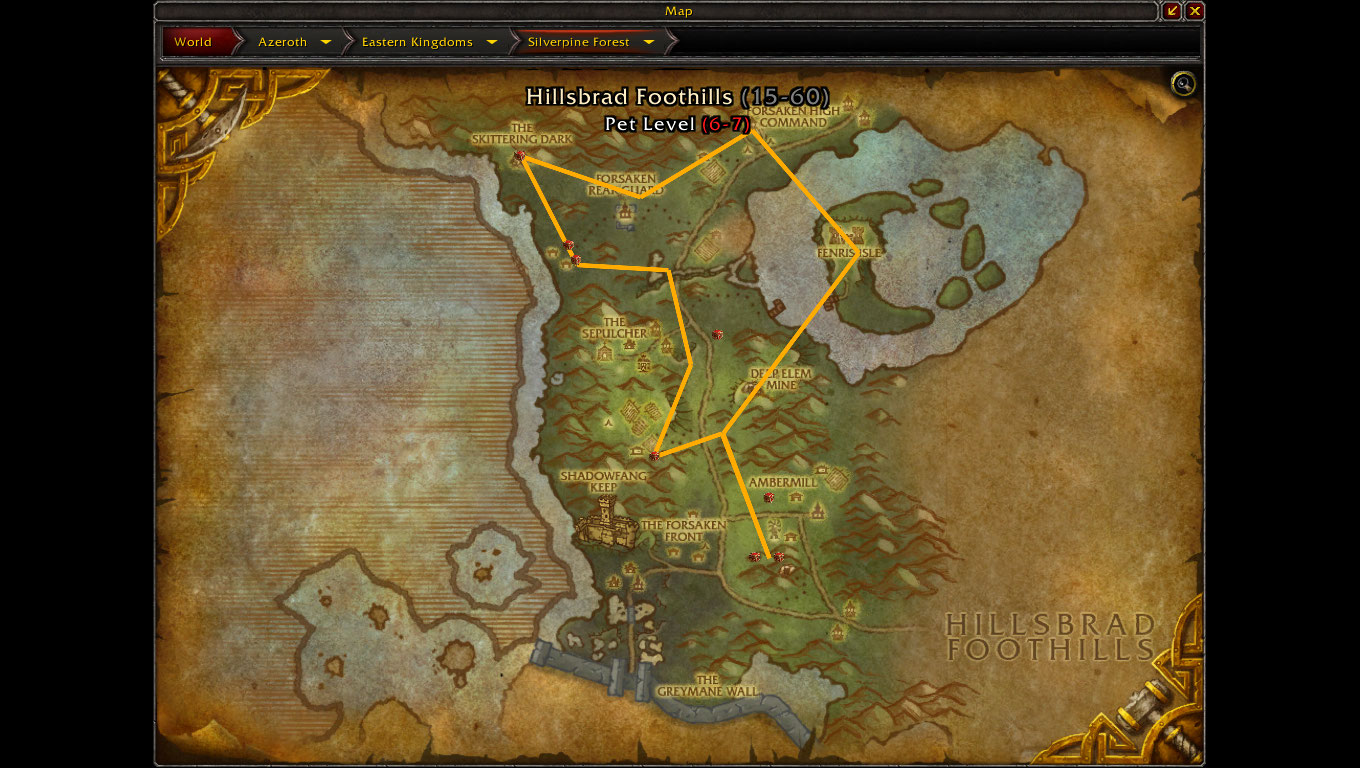Select the Eastern Kingdoms breadcrumb label

417,42
